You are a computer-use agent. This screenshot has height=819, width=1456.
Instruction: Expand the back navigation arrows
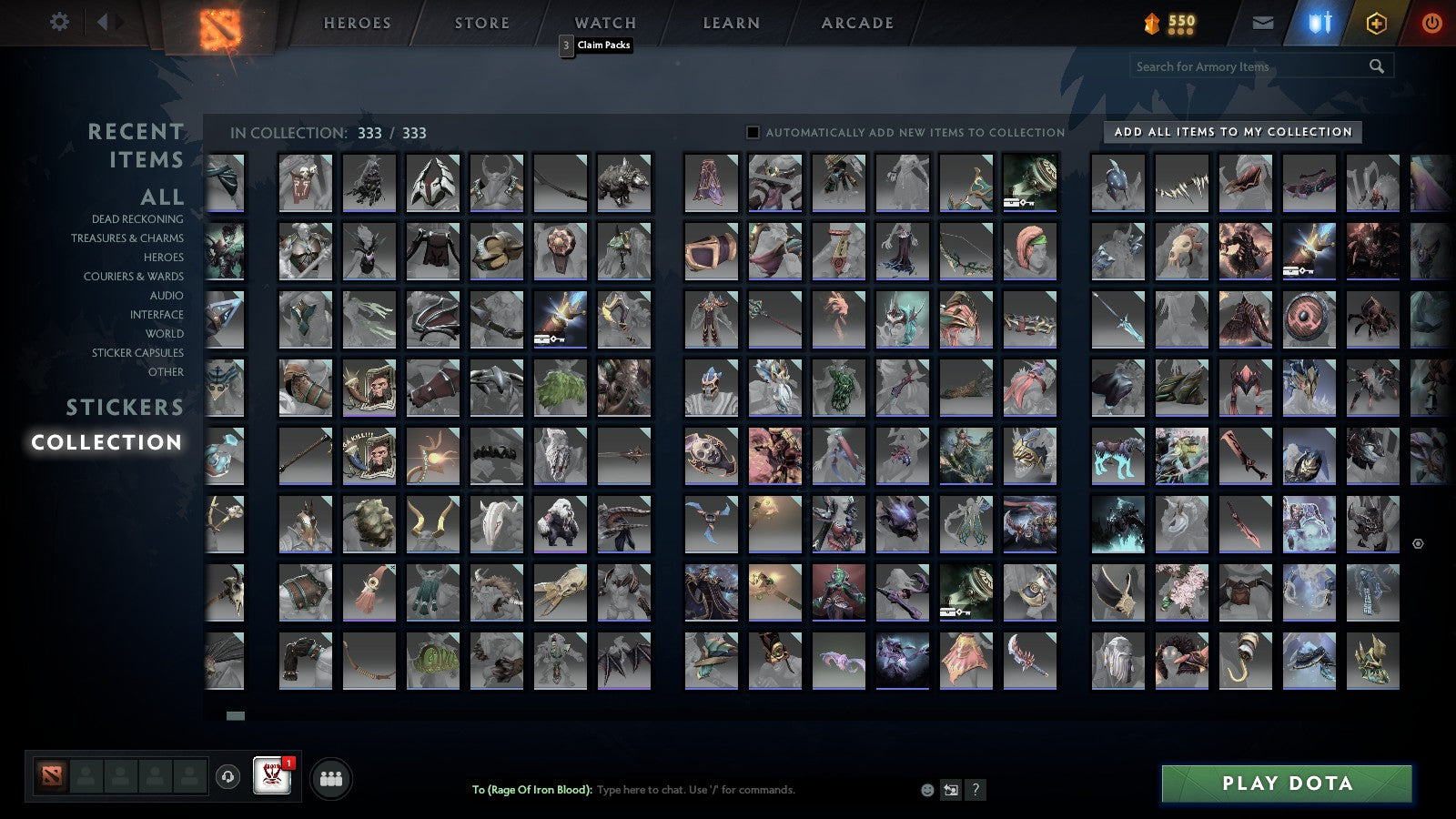pos(102,20)
